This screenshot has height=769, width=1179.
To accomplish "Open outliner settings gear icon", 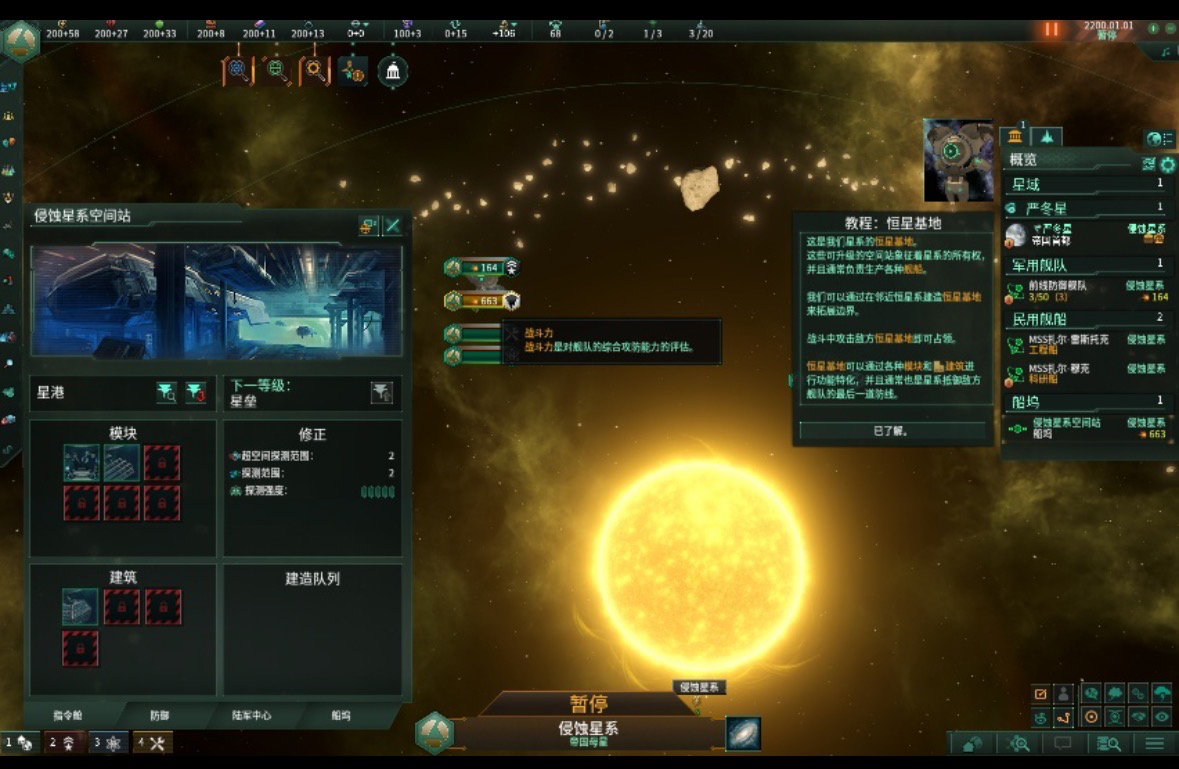I will 1166,164.
